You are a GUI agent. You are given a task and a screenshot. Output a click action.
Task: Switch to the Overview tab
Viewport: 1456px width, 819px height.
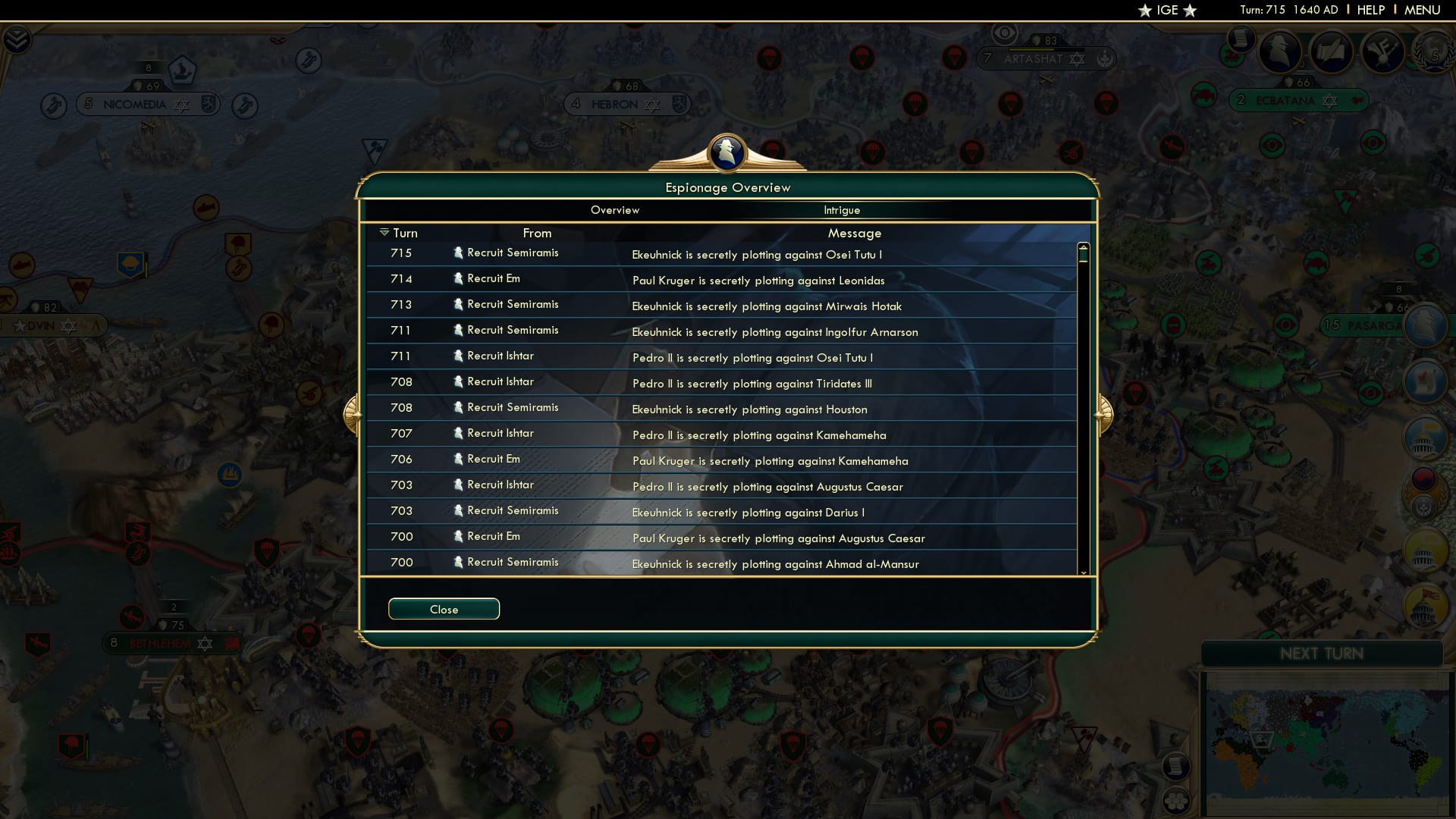615,210
